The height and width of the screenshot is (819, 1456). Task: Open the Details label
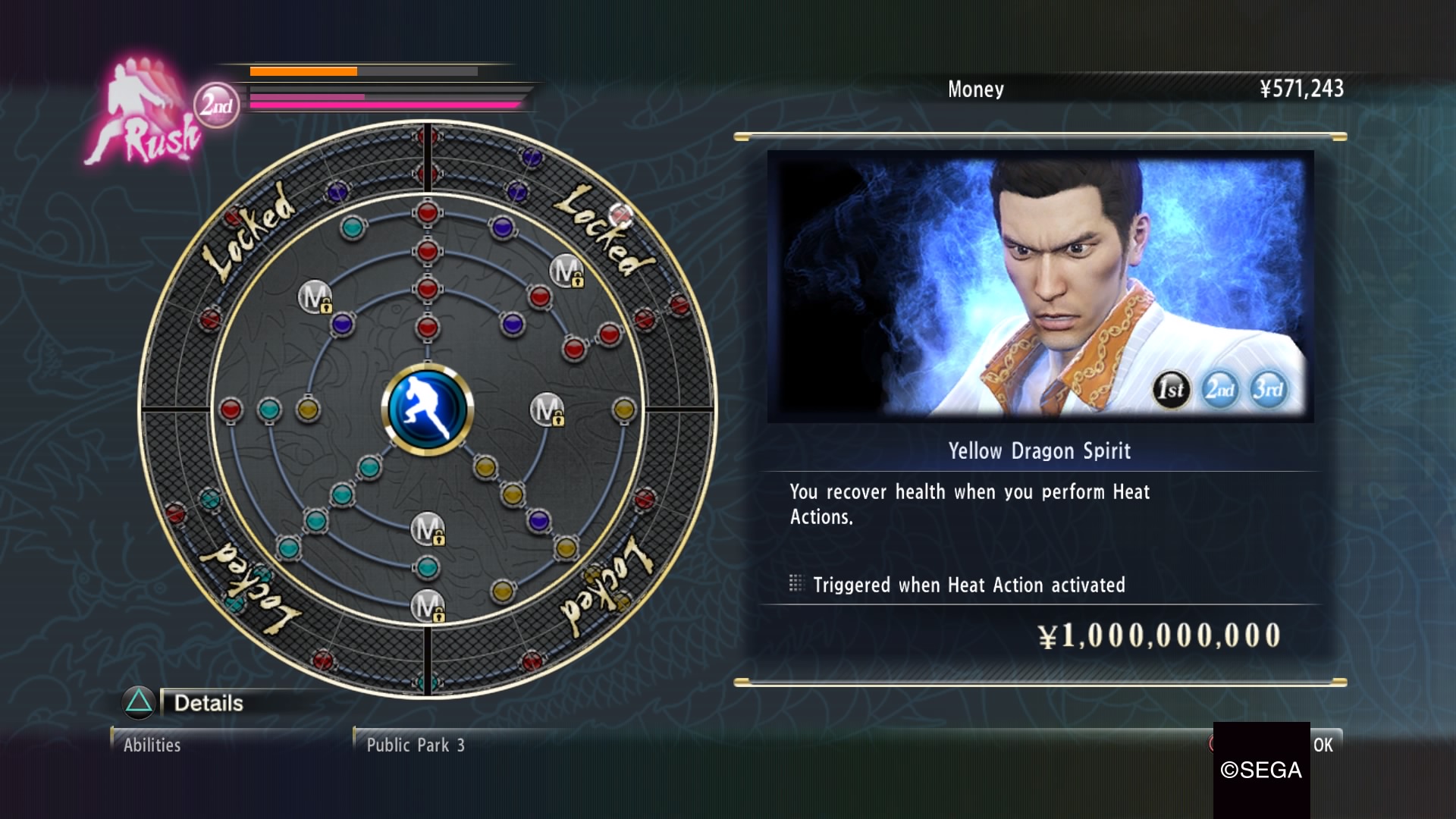(209, 703)
